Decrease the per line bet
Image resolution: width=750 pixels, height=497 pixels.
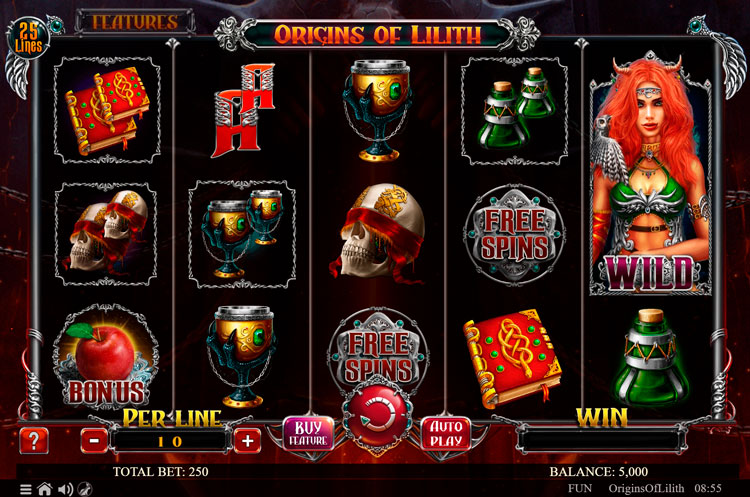coord(93,439)
